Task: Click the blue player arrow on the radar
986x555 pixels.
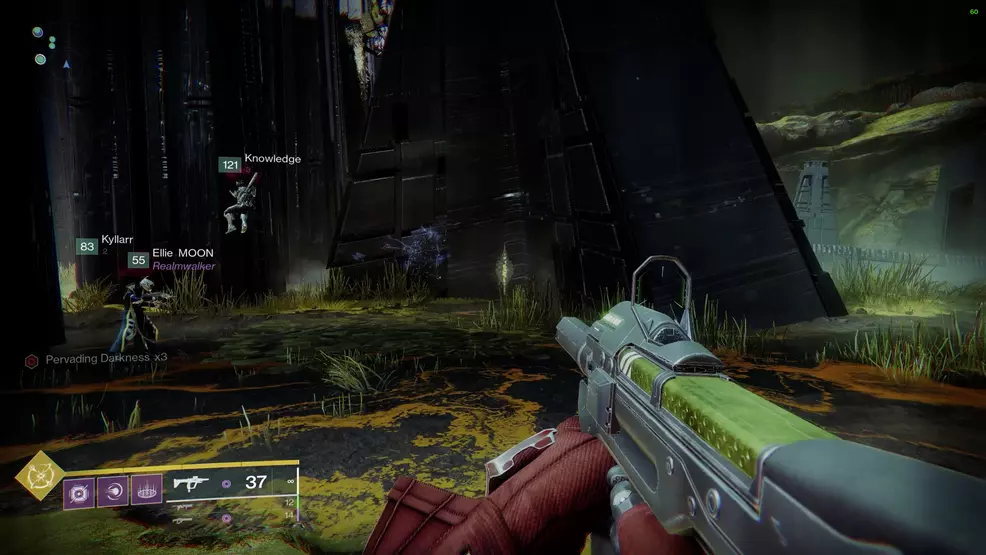Action: (x=66, y=64)
